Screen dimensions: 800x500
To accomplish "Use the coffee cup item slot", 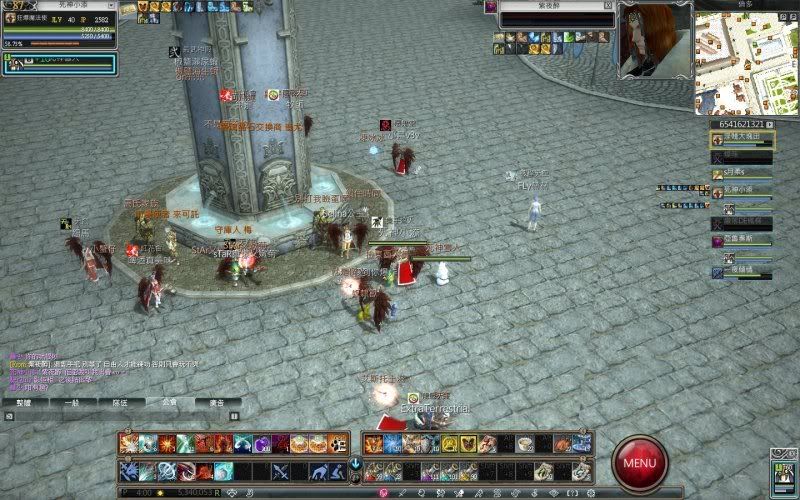I will 525,444.
